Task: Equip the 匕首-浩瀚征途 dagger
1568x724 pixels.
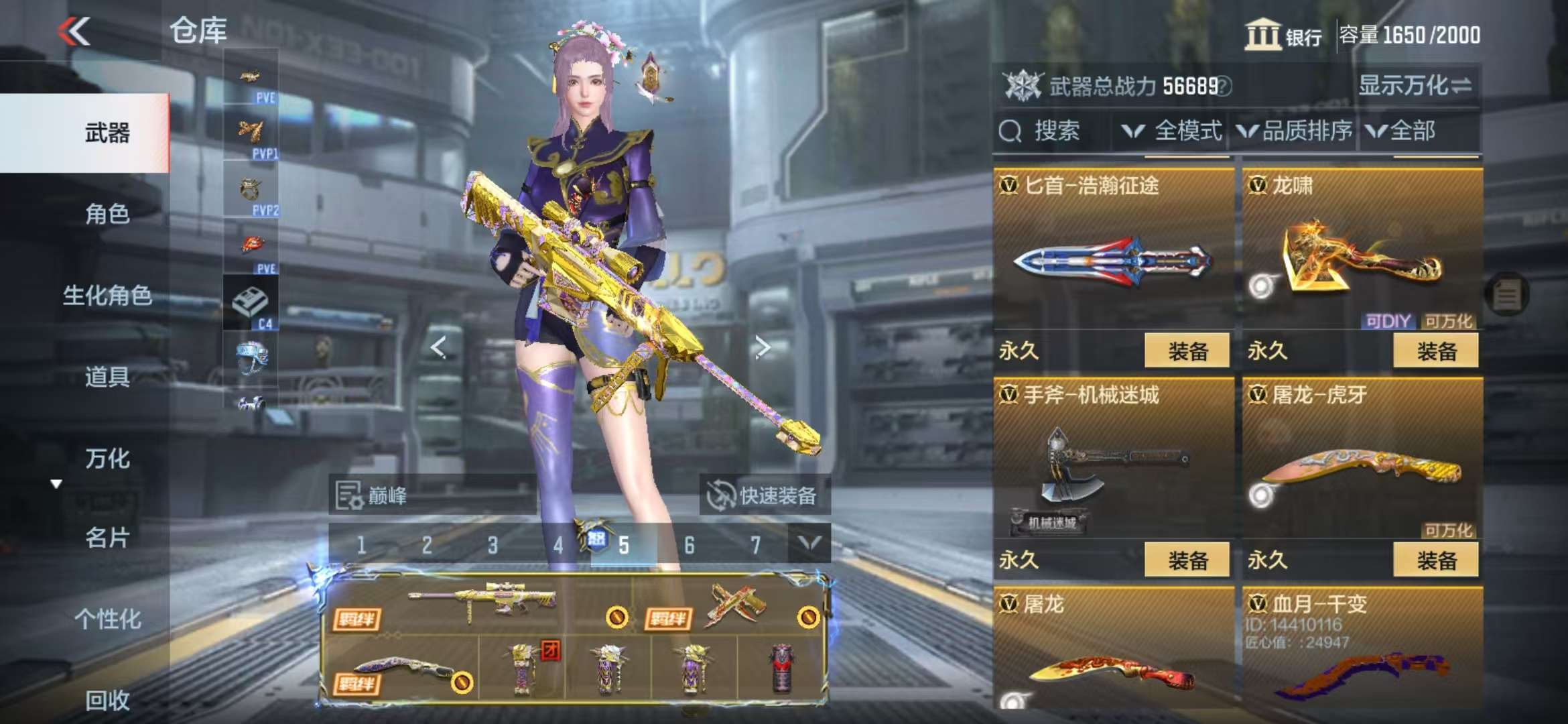Action: [1187, 351]
